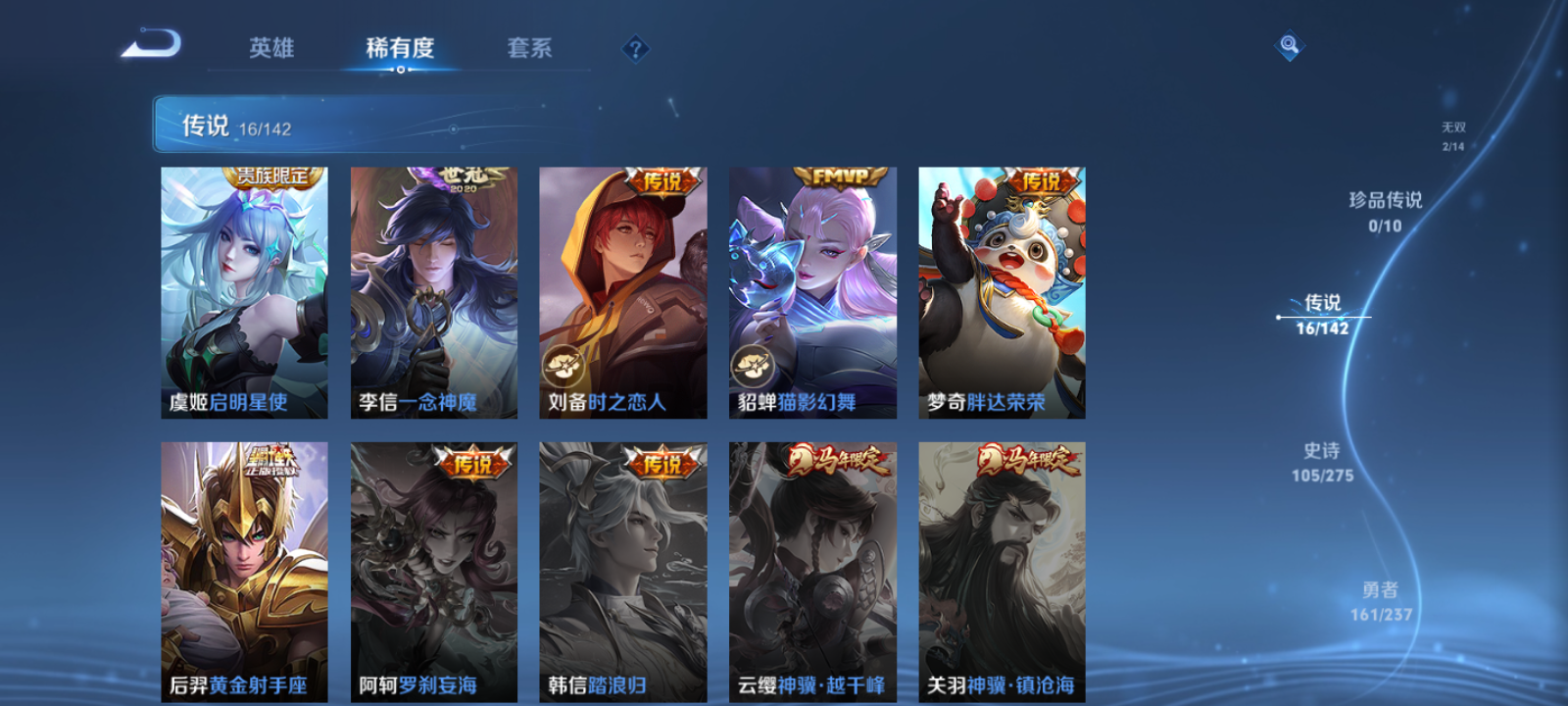Click 无双 2/14 in the rarity sidebar
This screenshot has height=706, width=1568.
pos(1451,134)
